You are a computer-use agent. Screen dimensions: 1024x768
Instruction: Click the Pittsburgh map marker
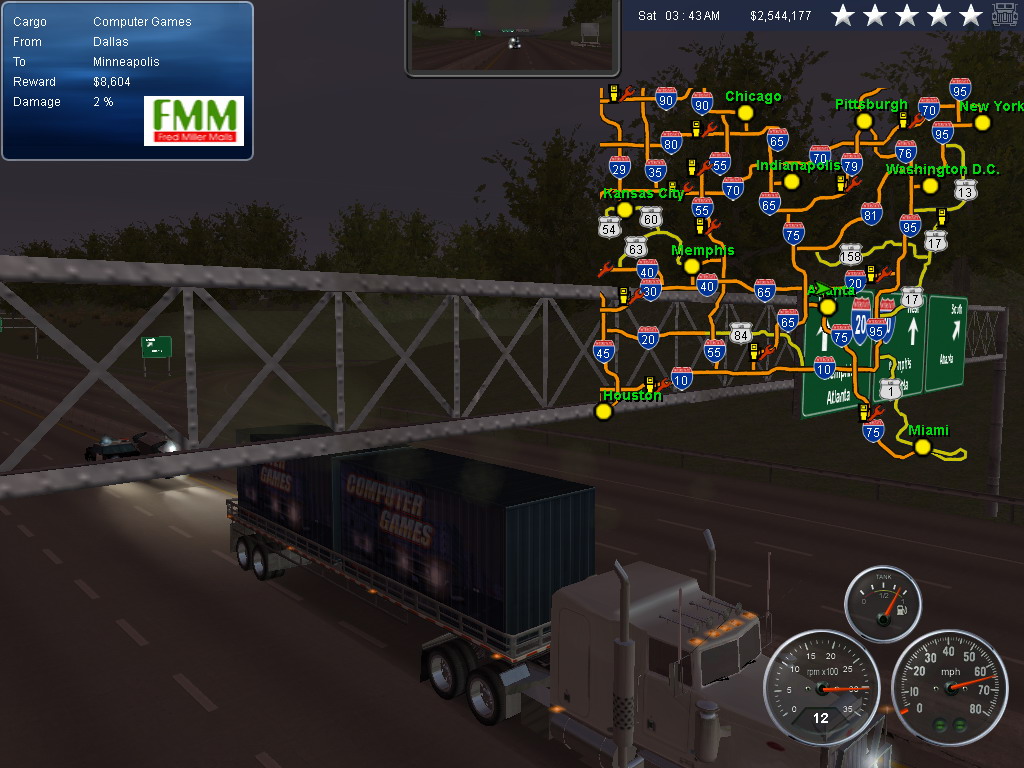coord(864,121)
